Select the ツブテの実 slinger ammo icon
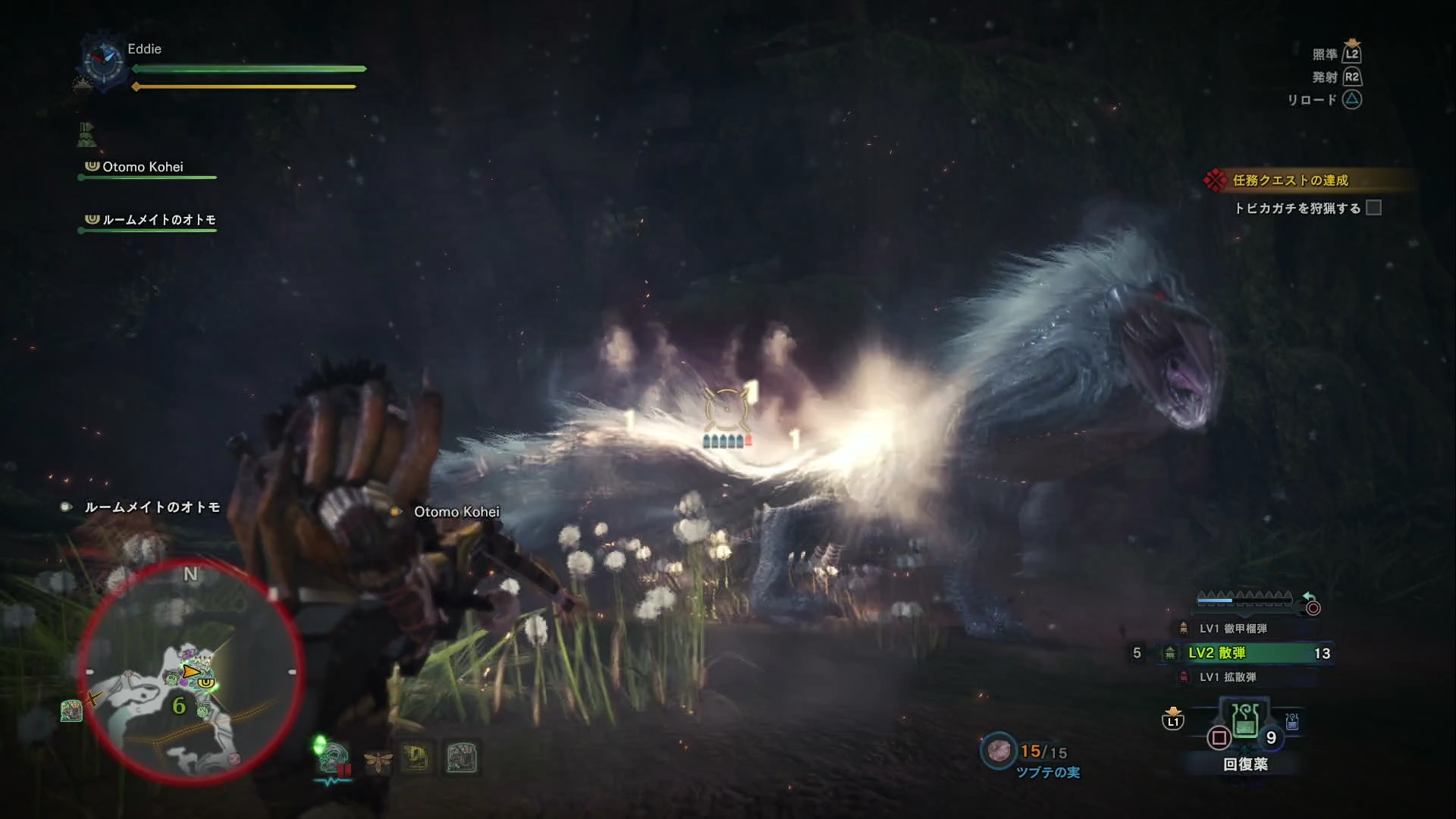 click(x=999, y=751)
